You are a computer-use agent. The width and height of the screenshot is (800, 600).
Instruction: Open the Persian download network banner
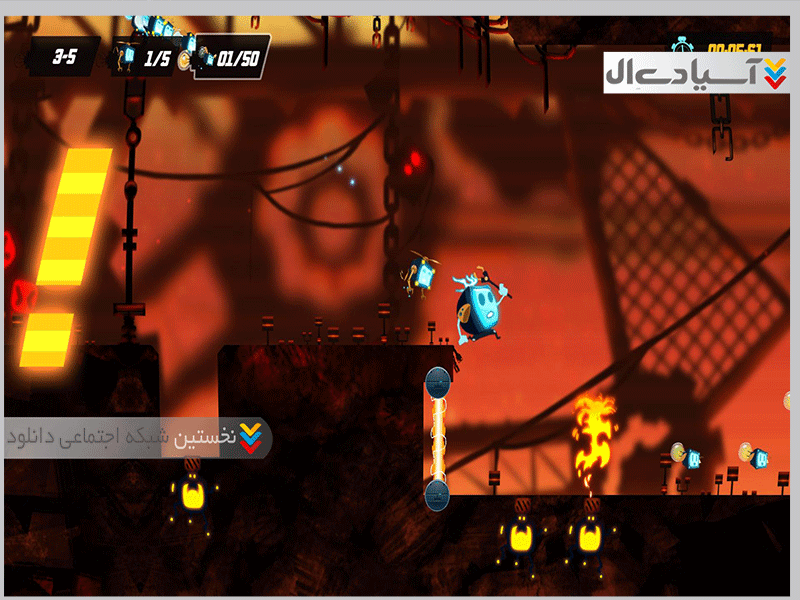coord(137,438)
